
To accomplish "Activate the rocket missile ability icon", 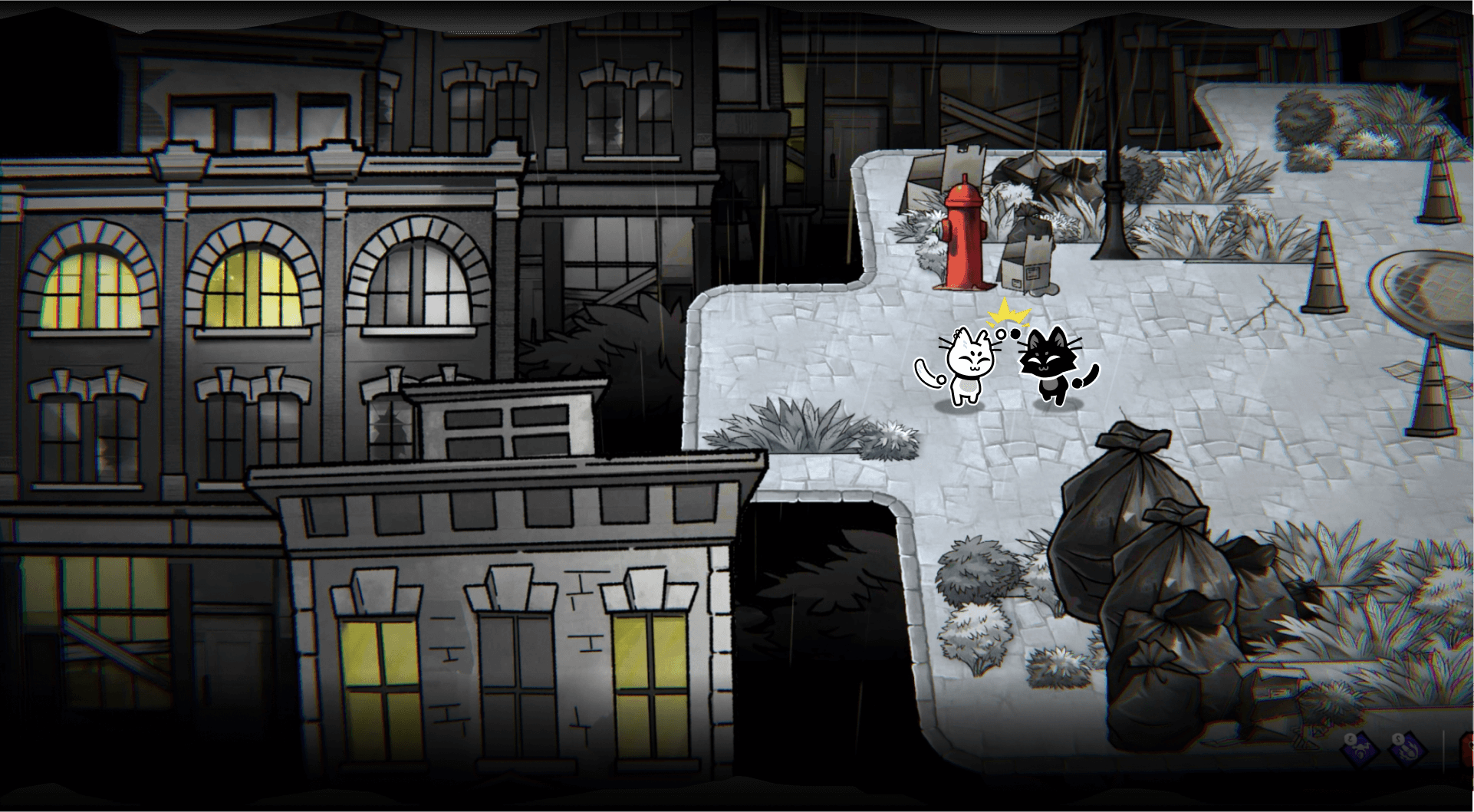I will (x=1408, y=751).
